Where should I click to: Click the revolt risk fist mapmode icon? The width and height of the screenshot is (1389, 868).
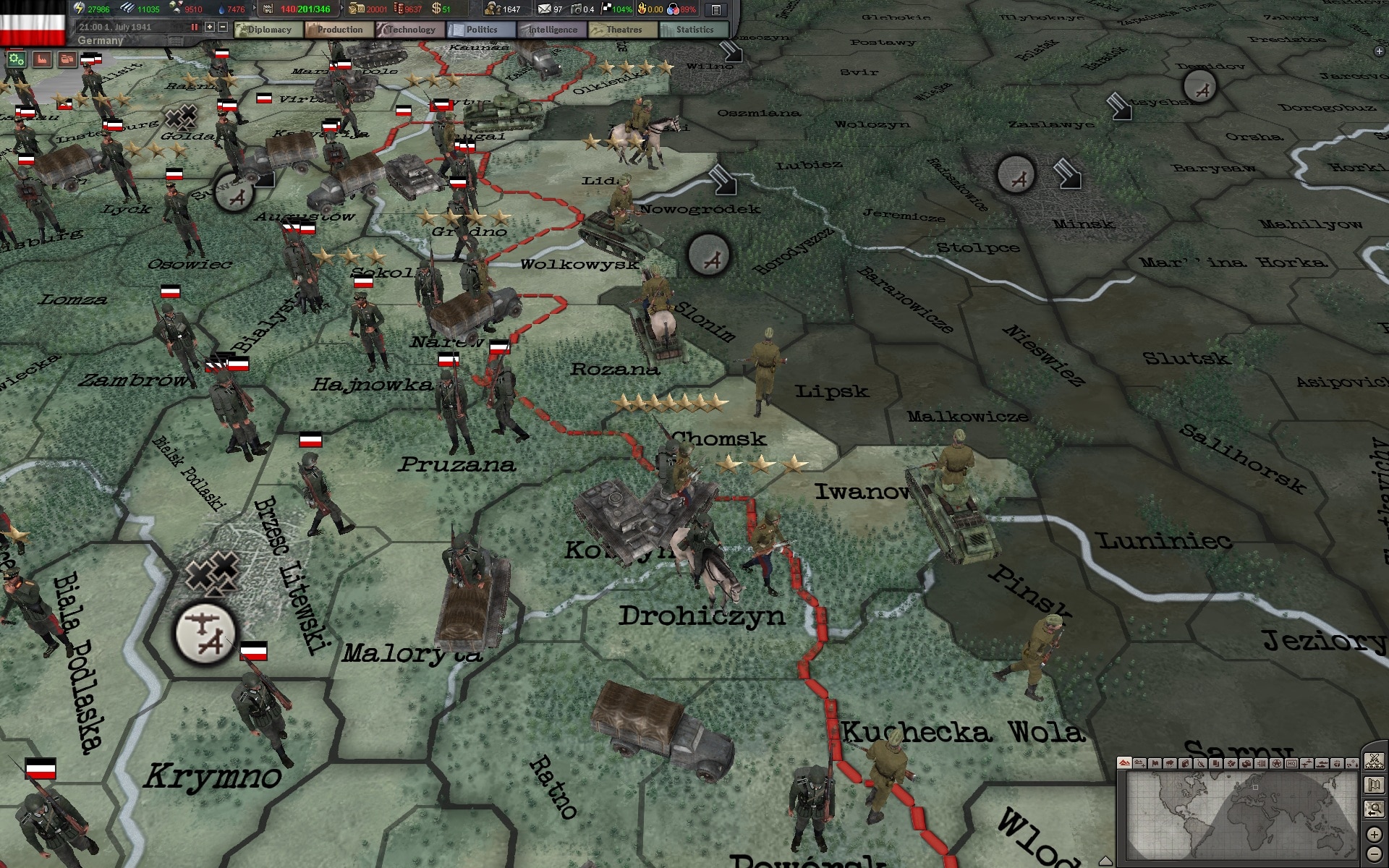click(1336, 764)
